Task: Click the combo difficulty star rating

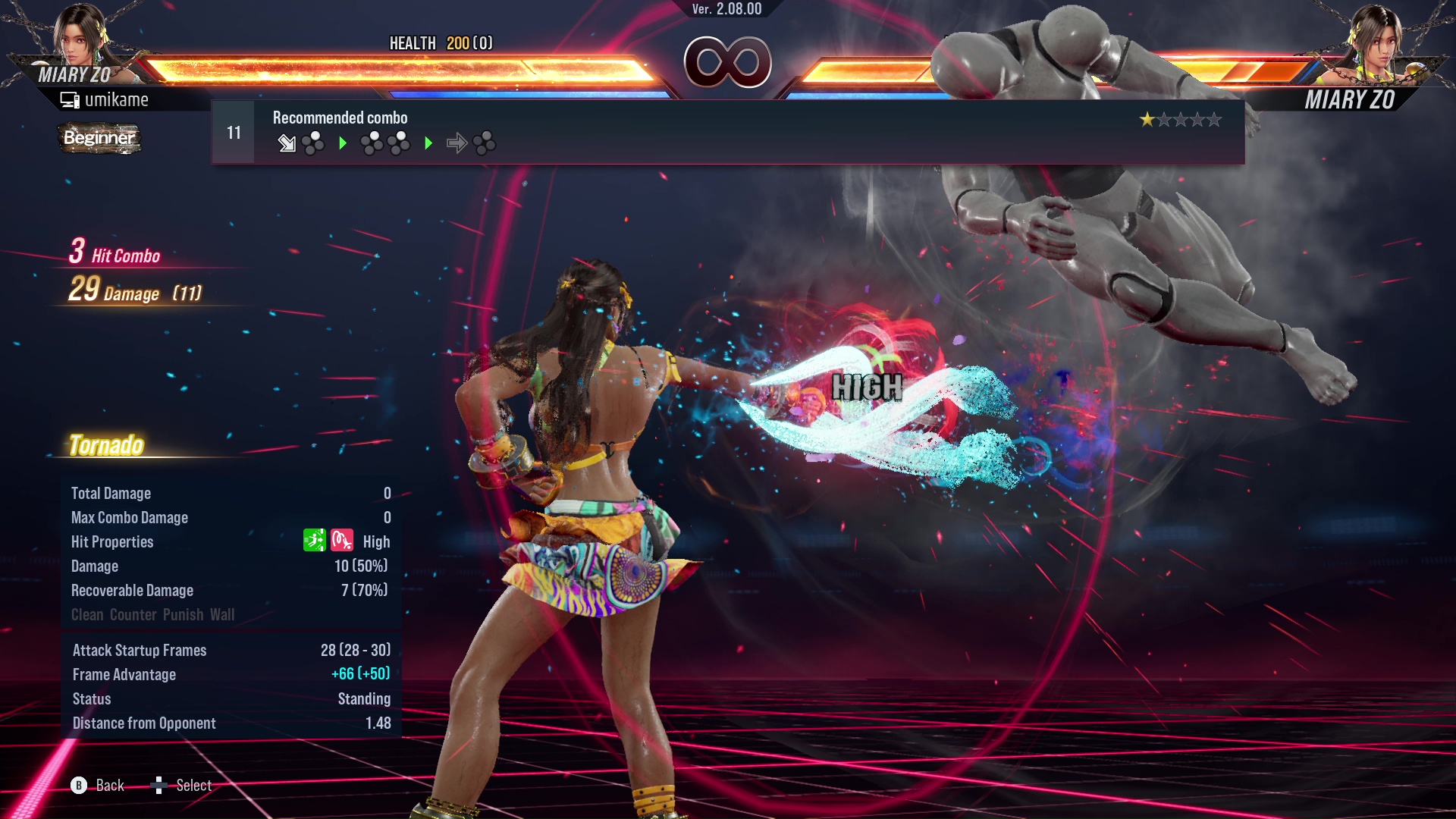Action: pyautogui.click(x=1180, y=120)
